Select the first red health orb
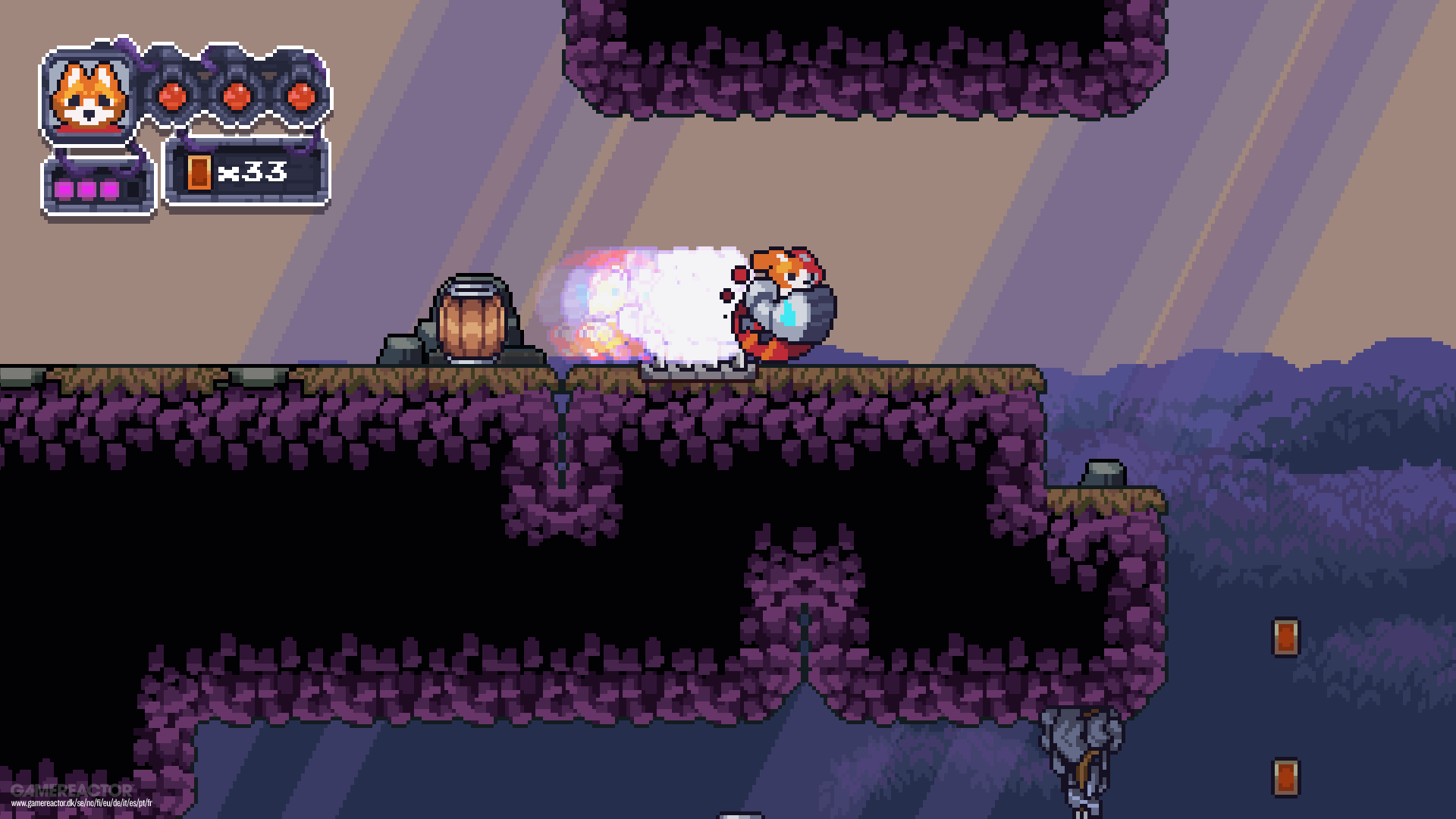The height and width of the screenshot is (819, 1456). click(x=173, y=97)
